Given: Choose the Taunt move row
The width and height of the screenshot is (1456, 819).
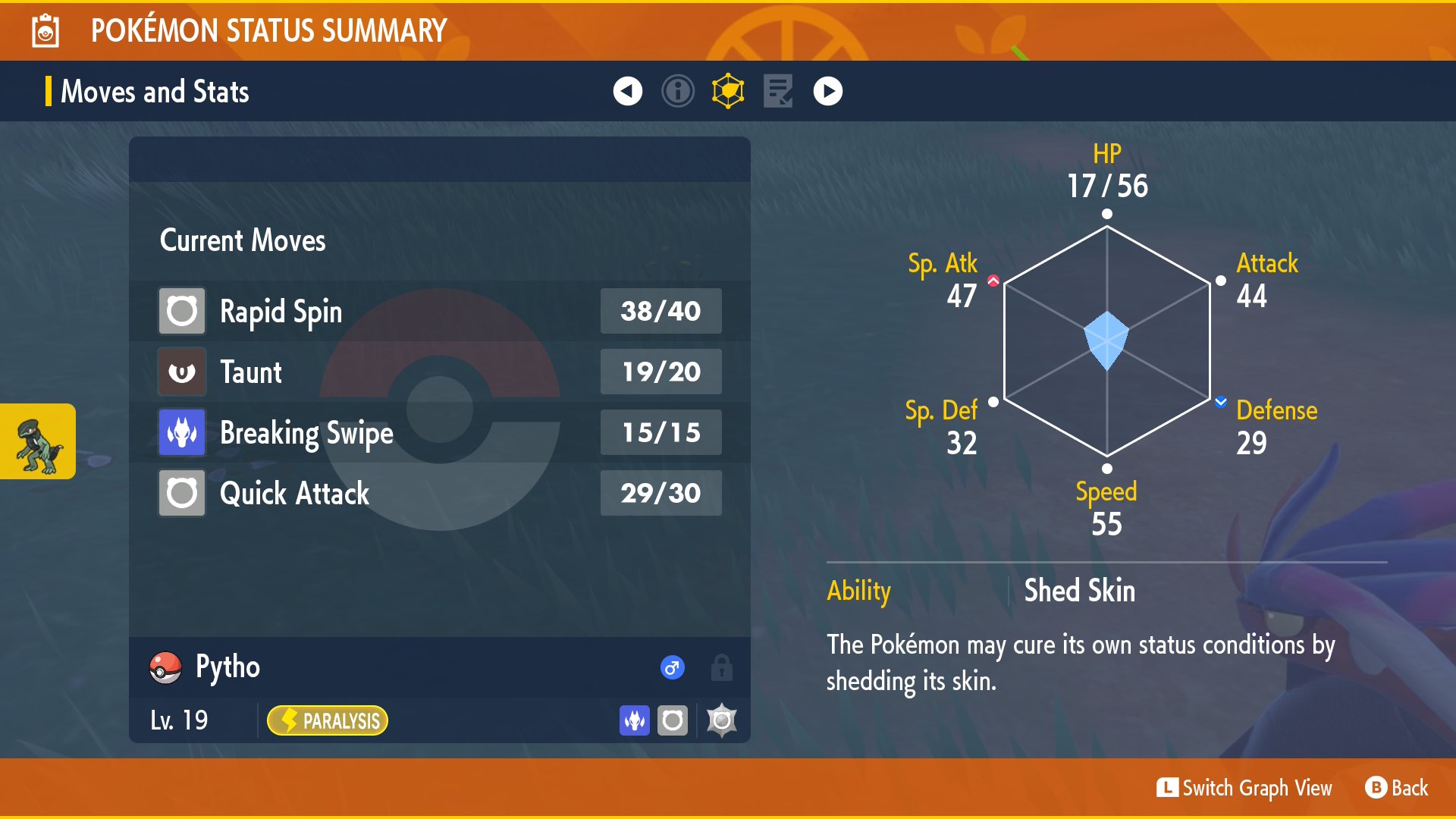Looking at the screenshot, I should point(440,372).
